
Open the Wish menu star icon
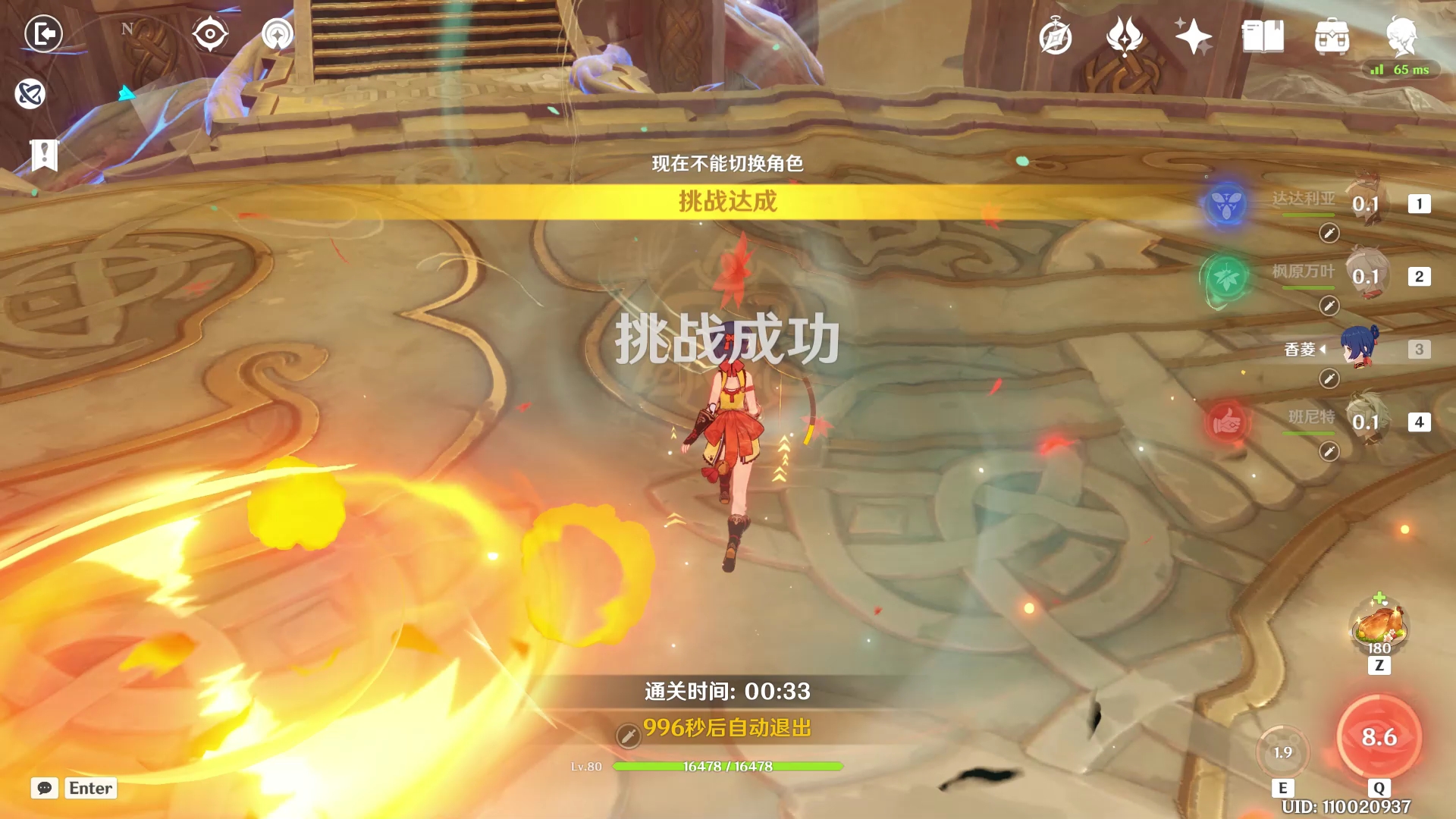(x=1193, y=36)
